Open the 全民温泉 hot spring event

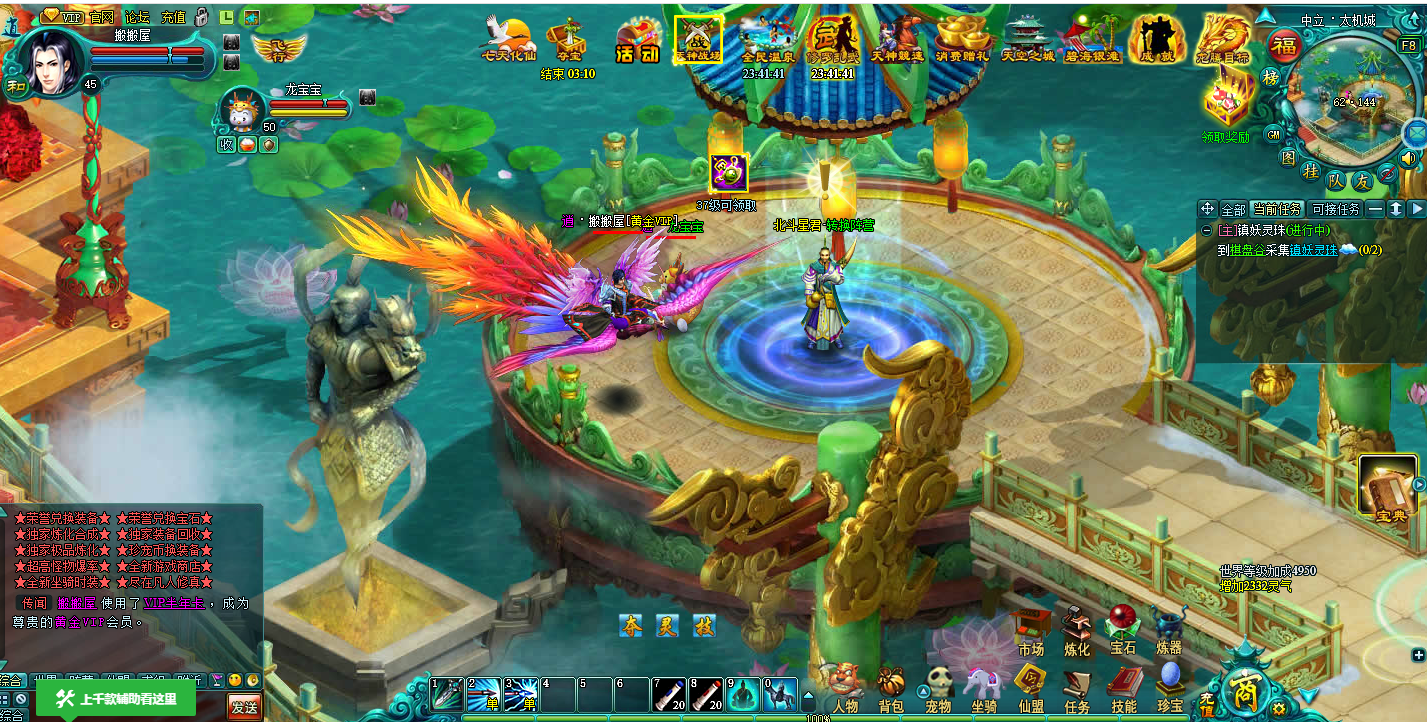pyautogui.click(x=767, y=40)
